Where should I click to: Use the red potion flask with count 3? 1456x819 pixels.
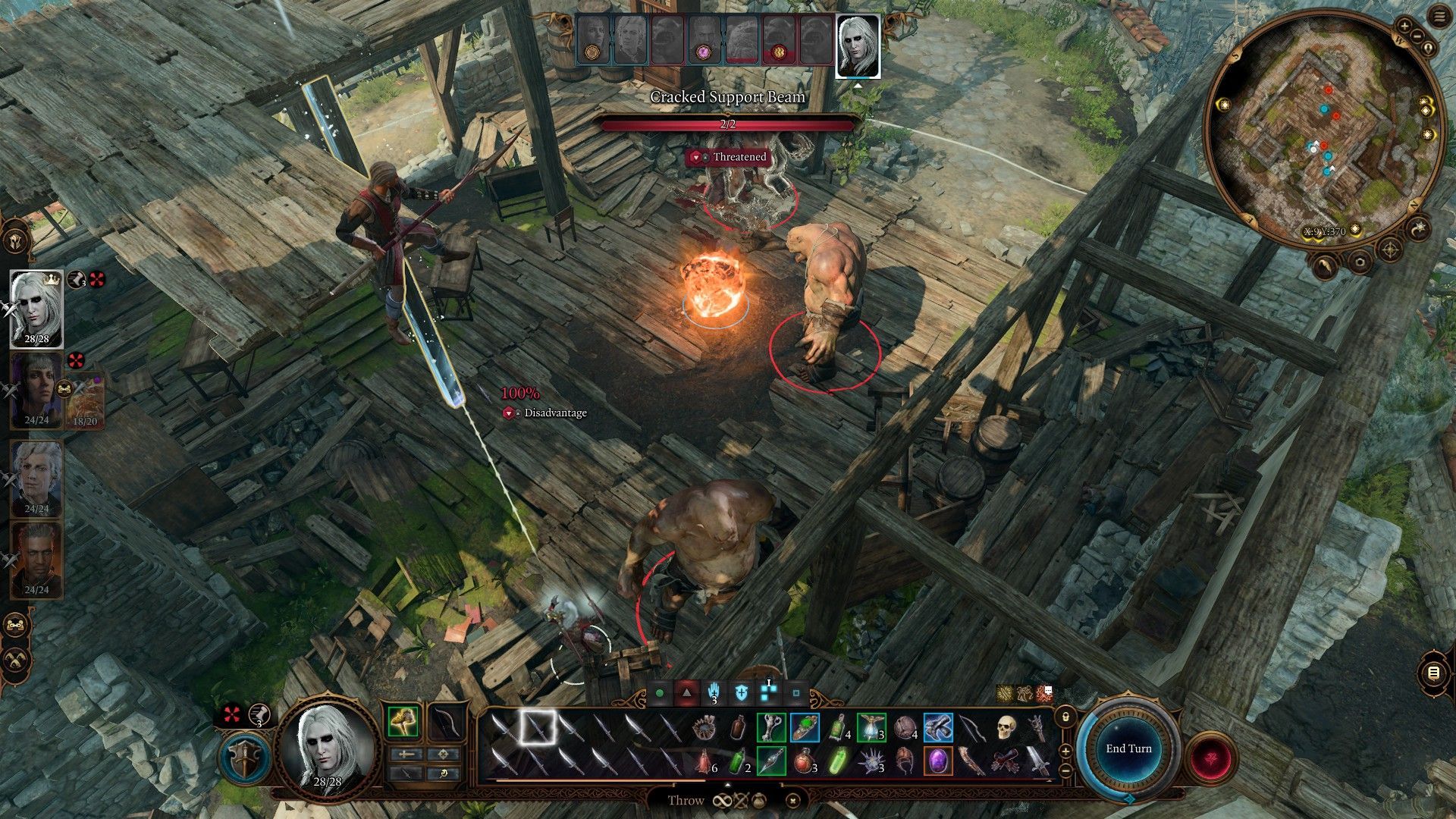pyautogui.click(x=804, y=761)
